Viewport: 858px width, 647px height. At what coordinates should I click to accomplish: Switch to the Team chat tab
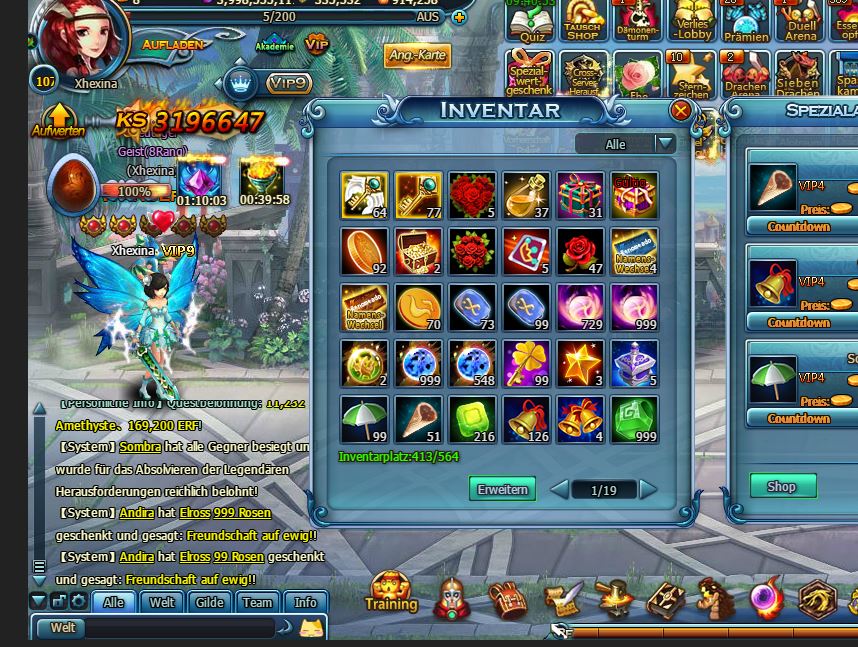point(257,602)
